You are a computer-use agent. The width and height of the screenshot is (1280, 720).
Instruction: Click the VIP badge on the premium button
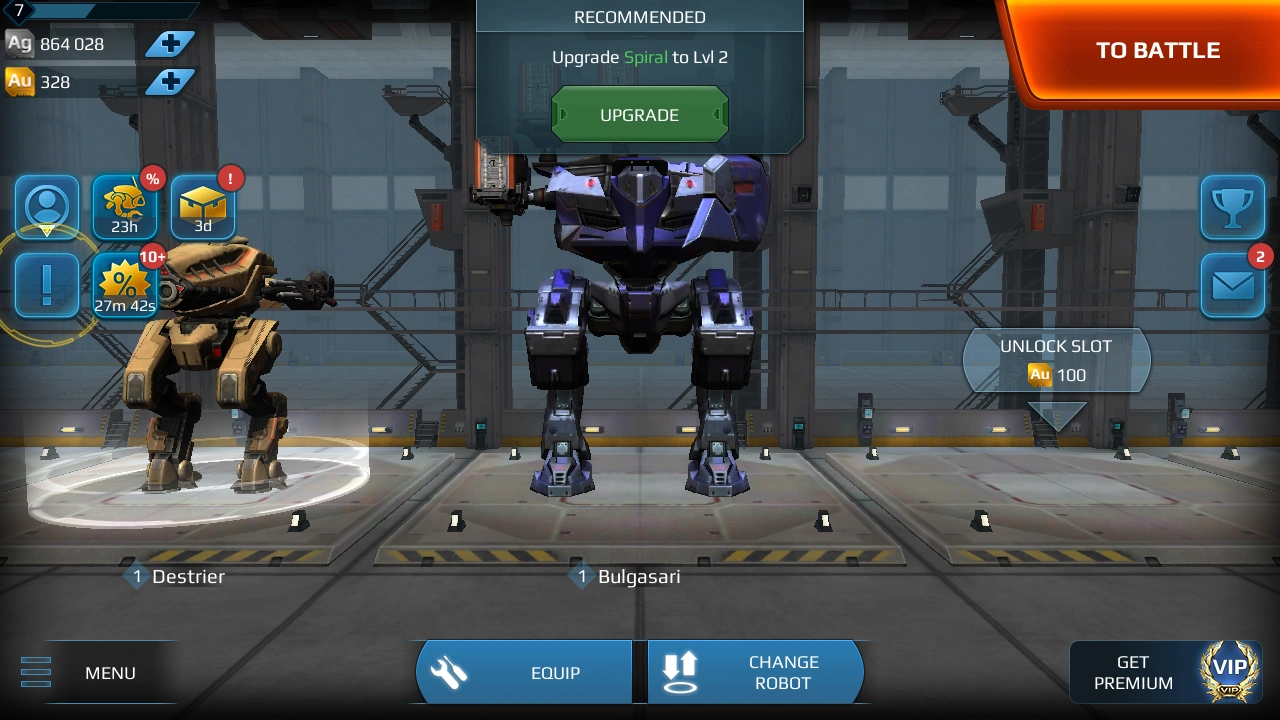point(1228,671)
